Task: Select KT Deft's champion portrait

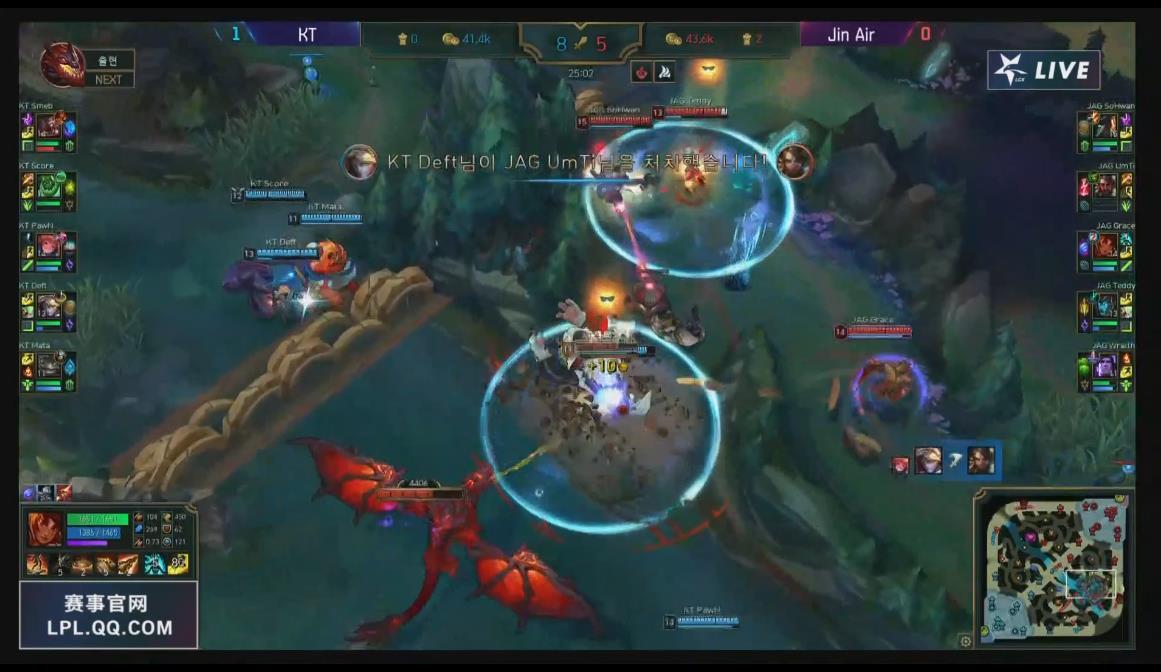Action: point(48,306)
